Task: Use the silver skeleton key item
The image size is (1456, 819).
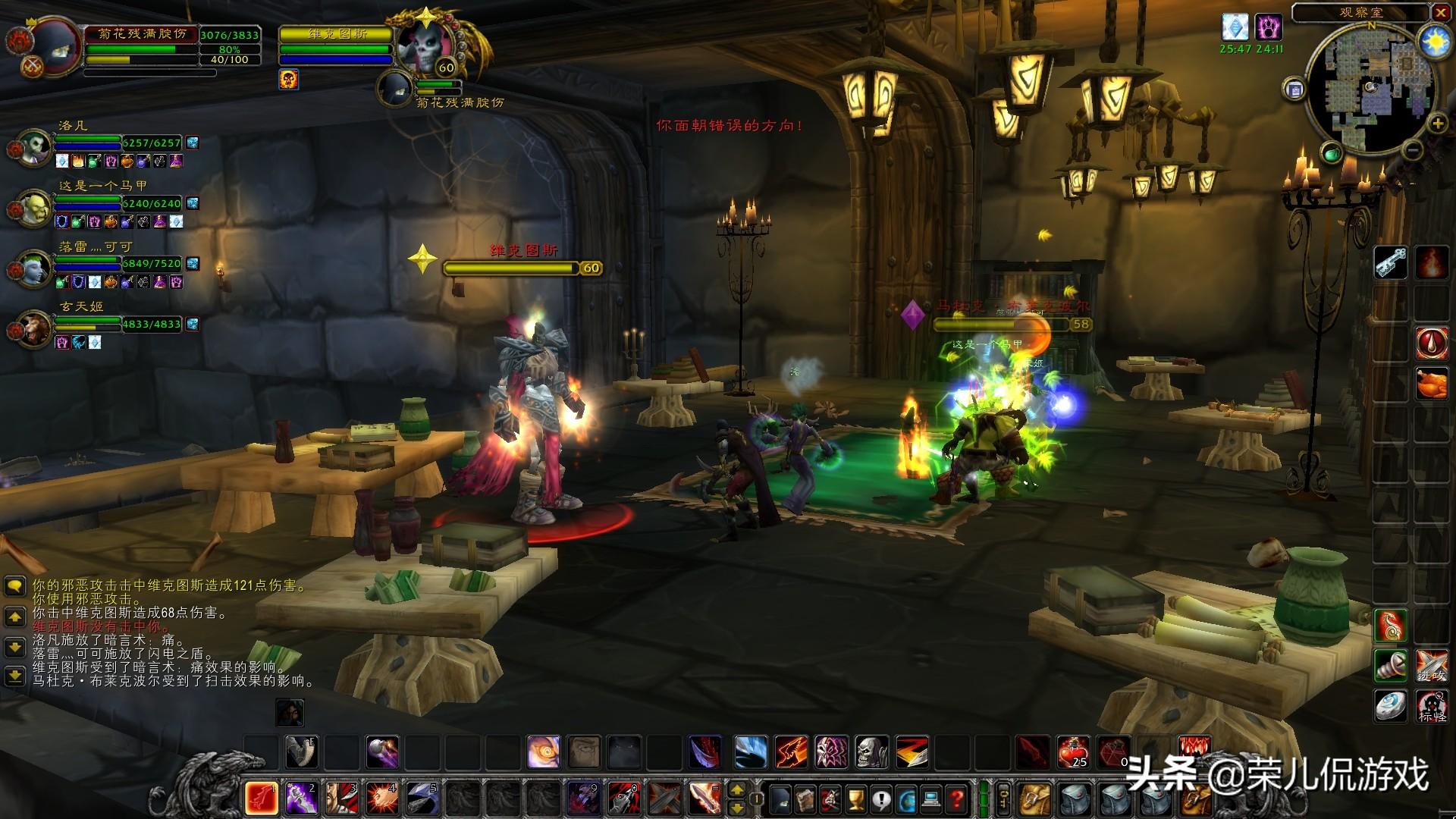Action: click(x=1391, y=263)
